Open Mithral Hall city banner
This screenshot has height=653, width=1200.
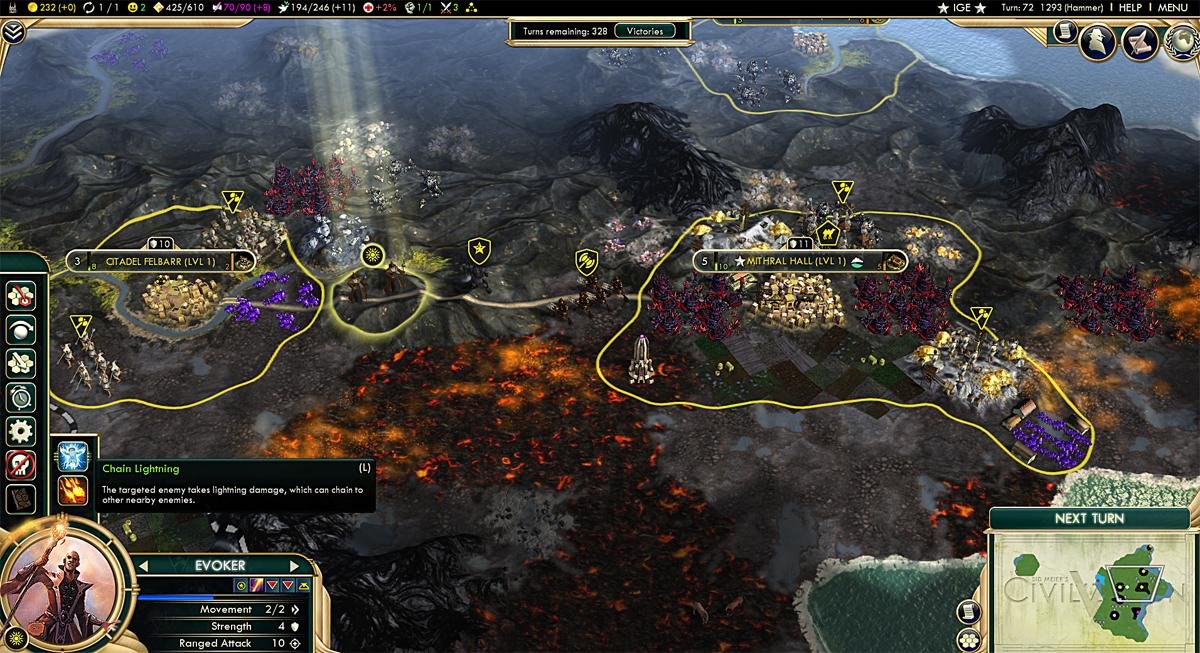(x=797, y=262)
